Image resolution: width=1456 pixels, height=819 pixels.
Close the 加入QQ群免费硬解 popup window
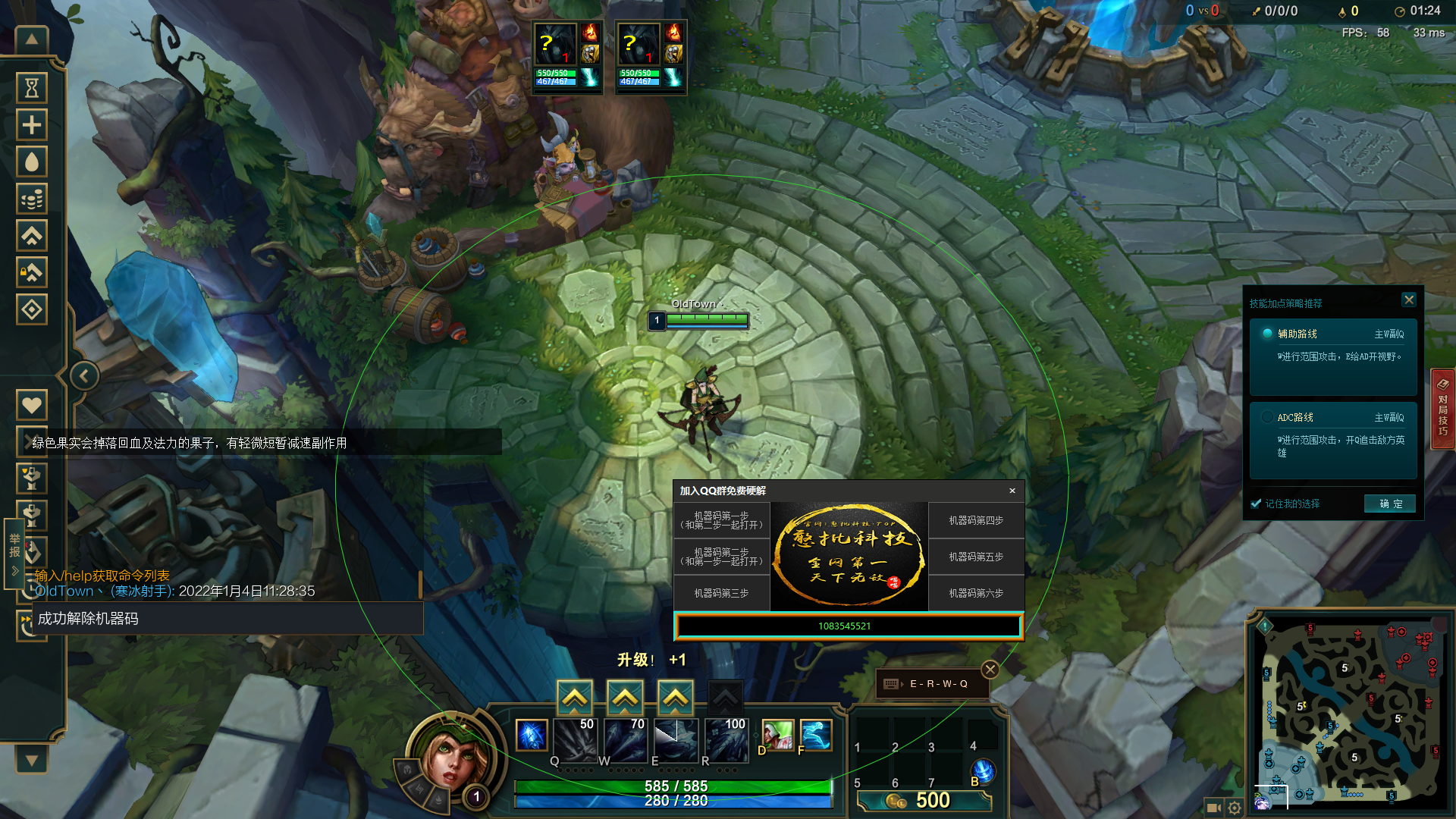[1012, 491]
